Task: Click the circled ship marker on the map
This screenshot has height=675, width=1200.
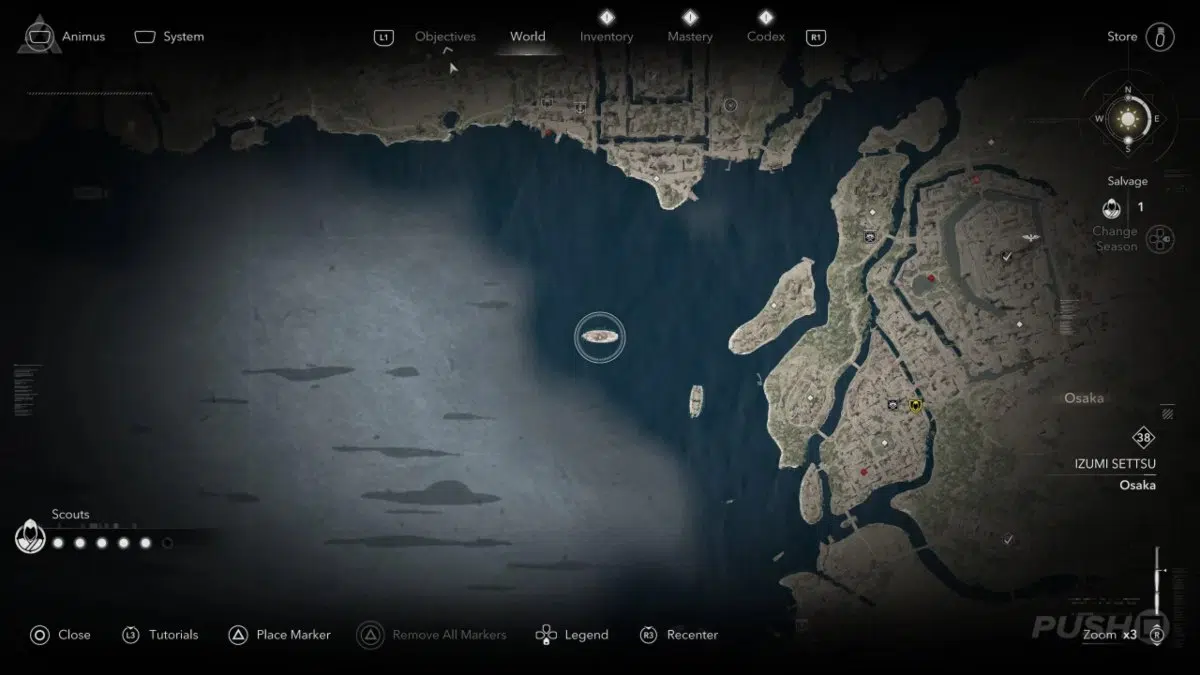Action: tap(600, 337)
